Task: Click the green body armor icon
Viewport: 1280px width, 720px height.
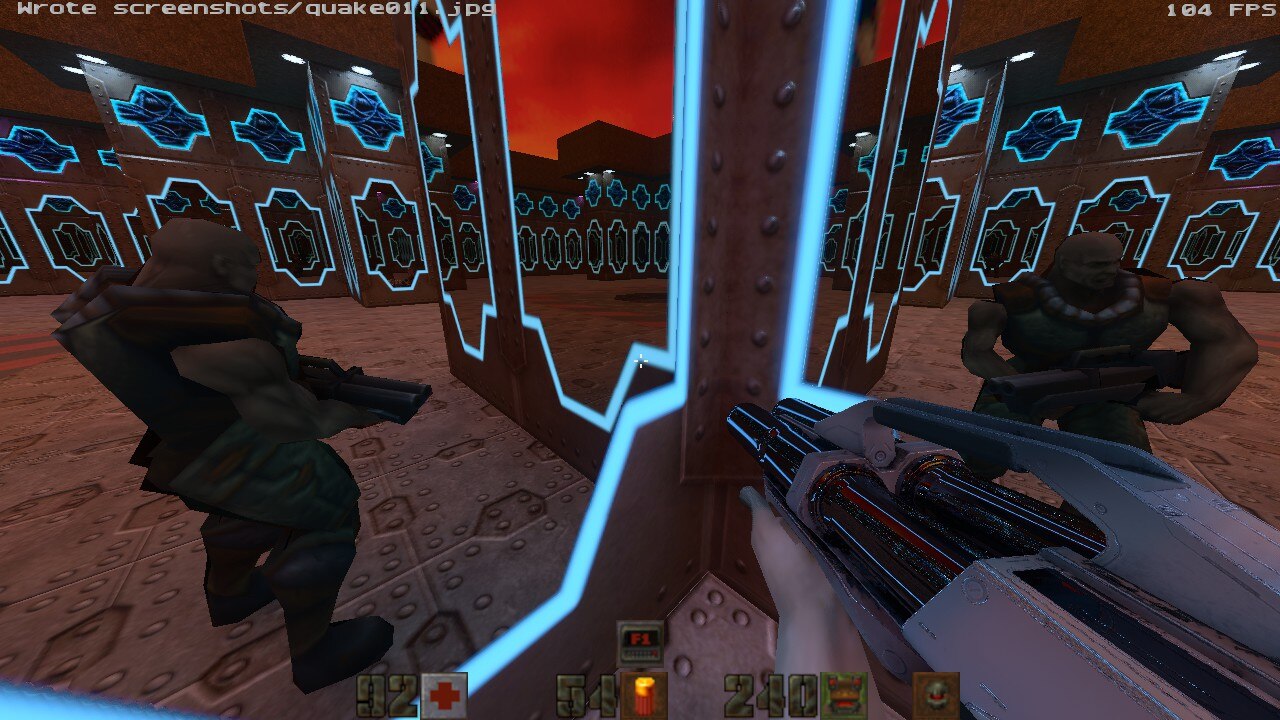Action: point(843,696)
